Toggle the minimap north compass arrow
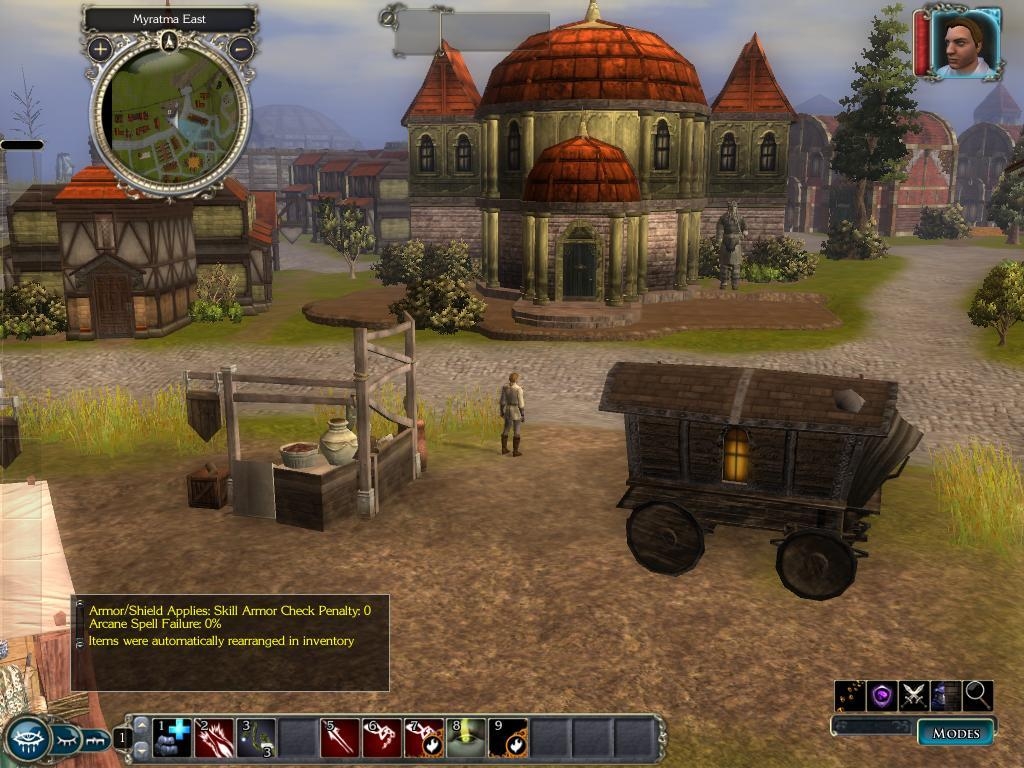1024x768 pixels. point(170,41)
